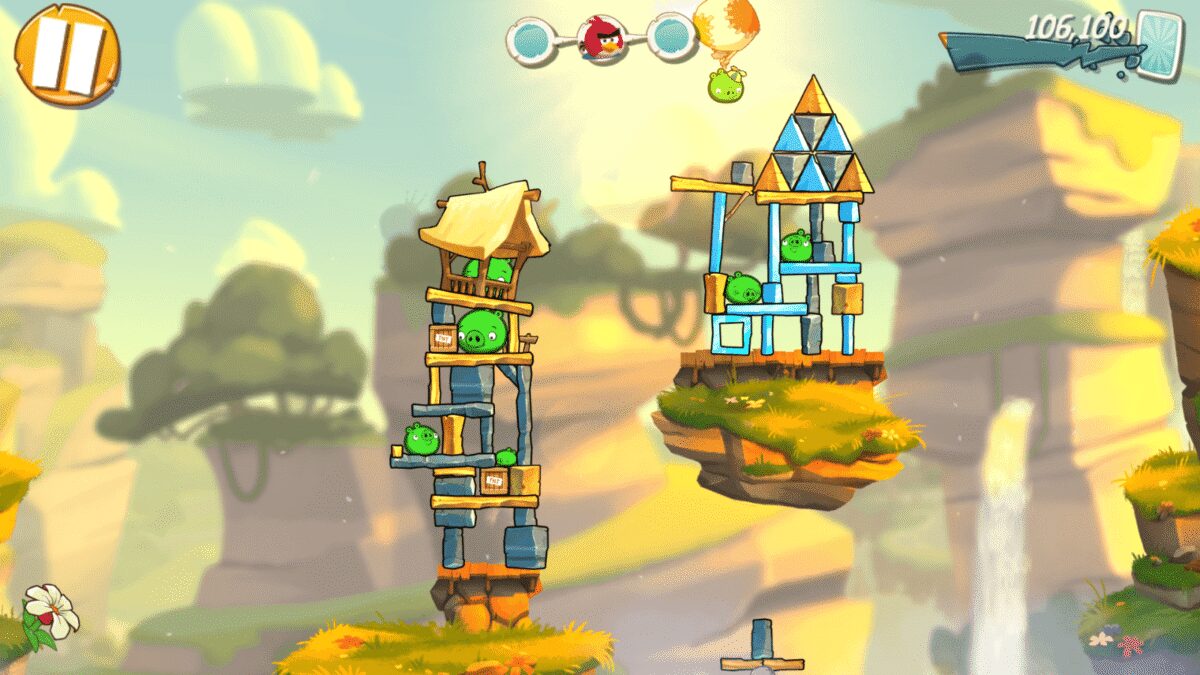
Task: Tap the bonus card next to the score
Action: point(1159,43)
